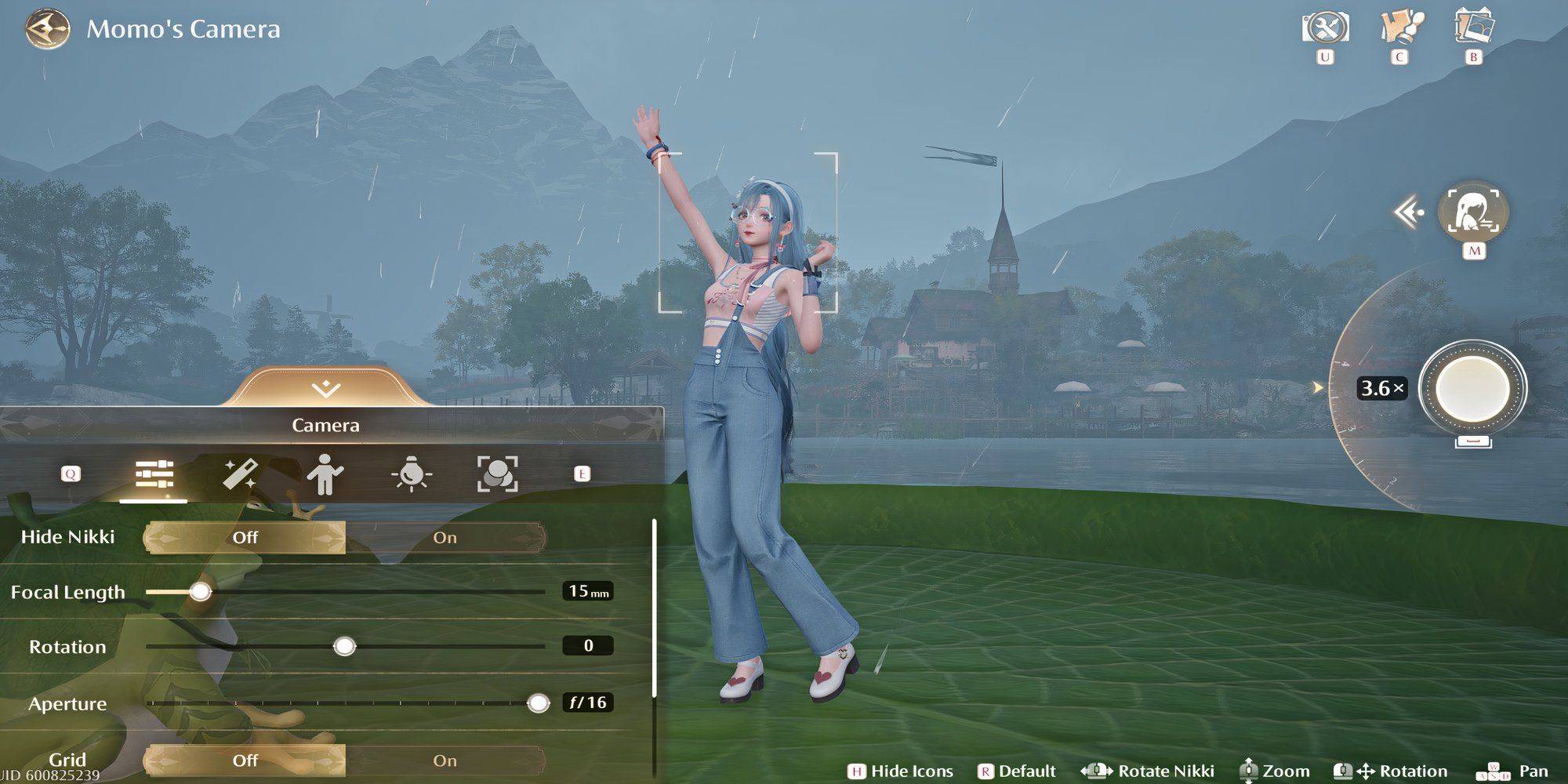Adjust the Focal Length slider handle
Image resolution: width=1568 pixels, height=784 pixels.
[201, 591]
